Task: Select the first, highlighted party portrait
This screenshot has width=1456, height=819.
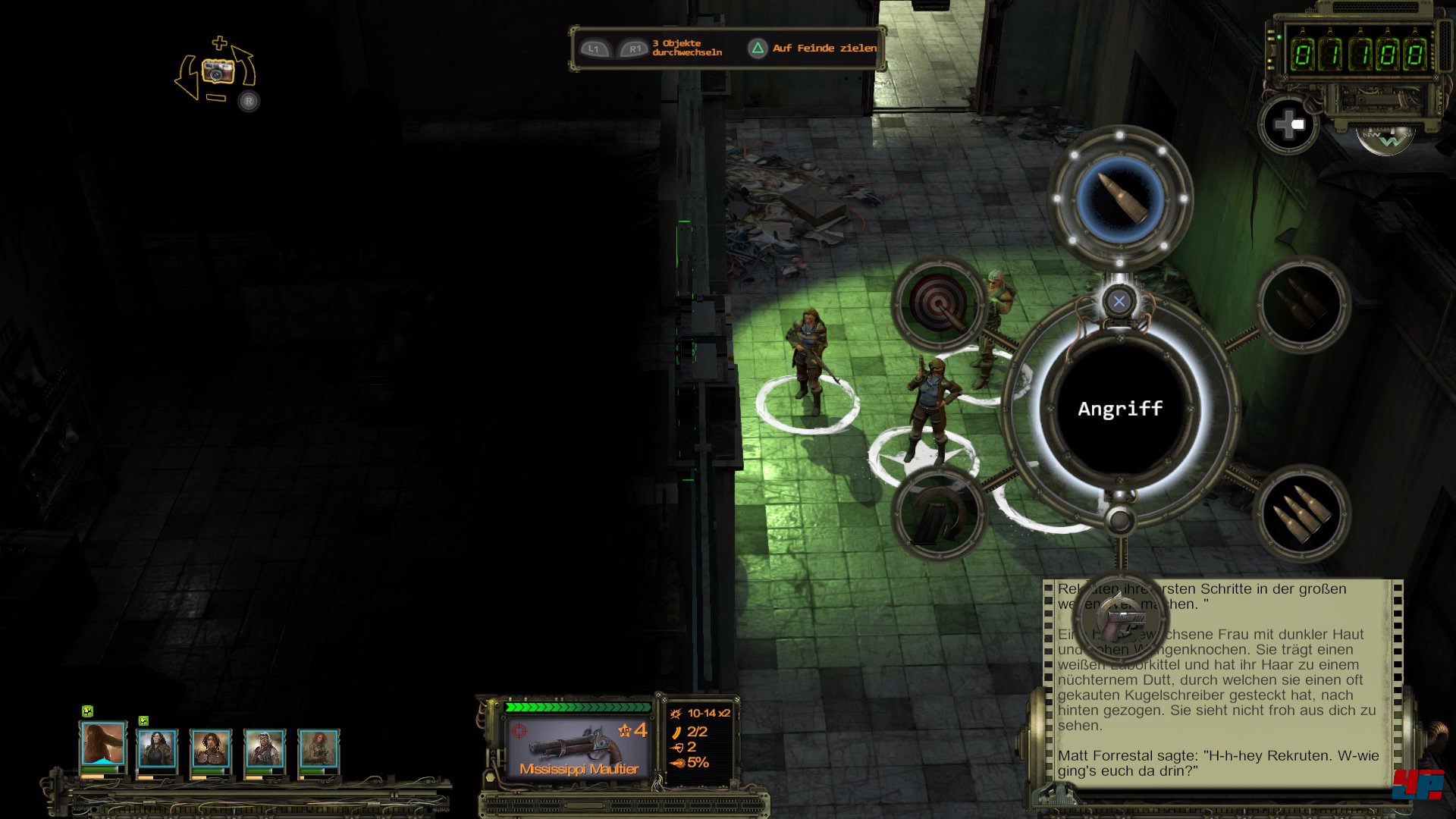Action: [x=102, y=744]
